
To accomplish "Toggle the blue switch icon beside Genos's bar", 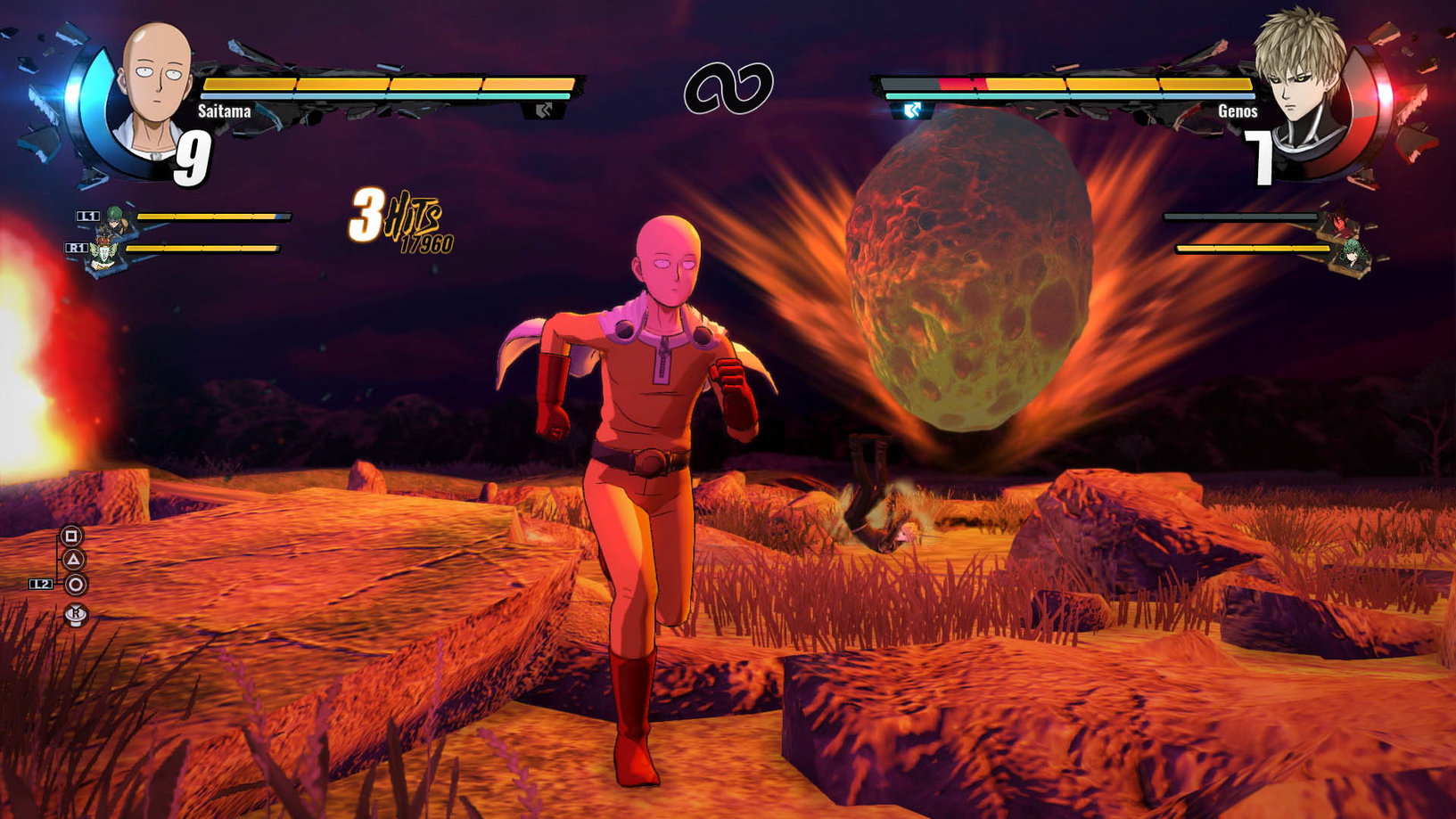I will (x=910, y=111).
